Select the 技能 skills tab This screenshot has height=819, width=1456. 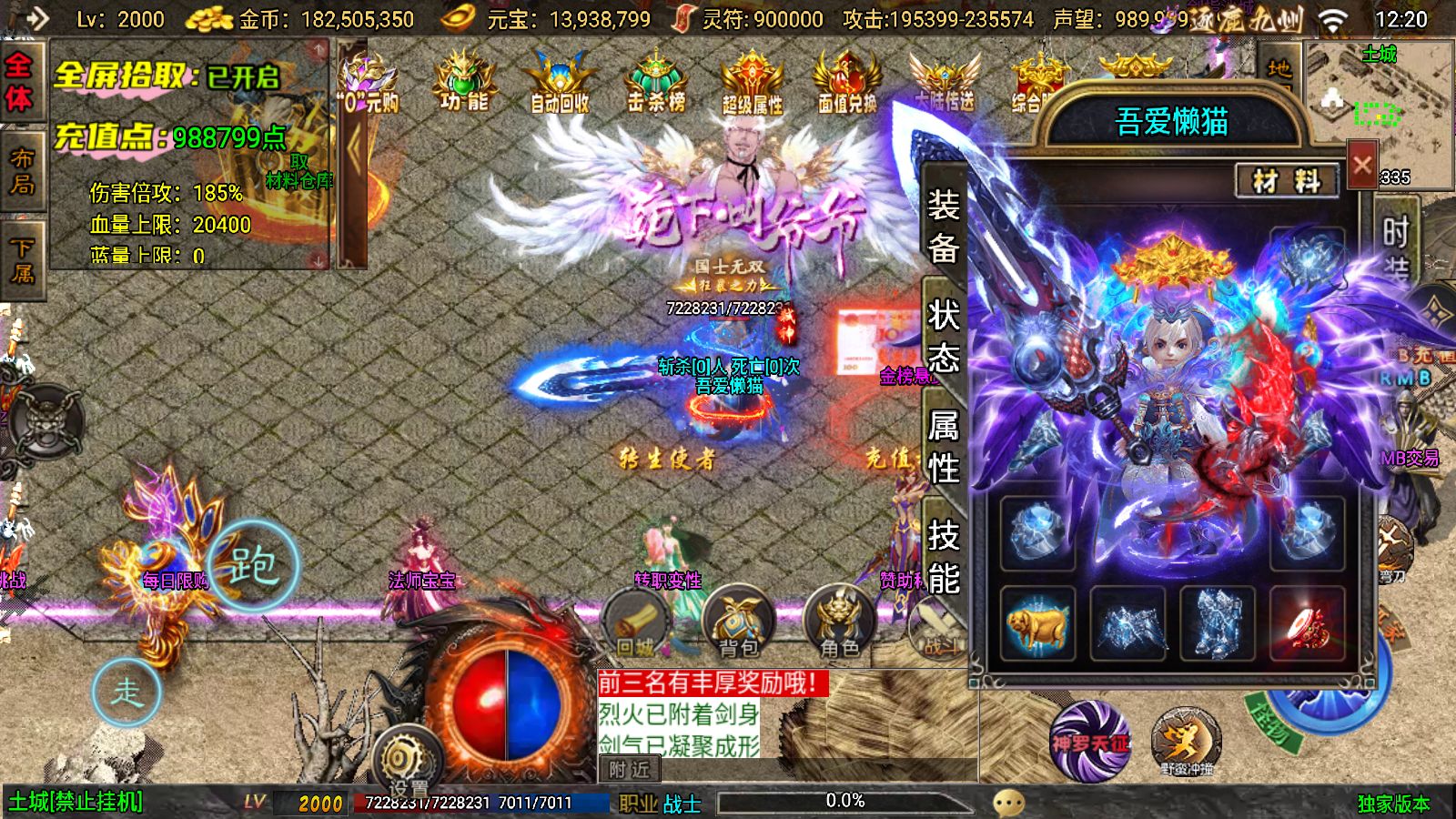pos(943,556)
